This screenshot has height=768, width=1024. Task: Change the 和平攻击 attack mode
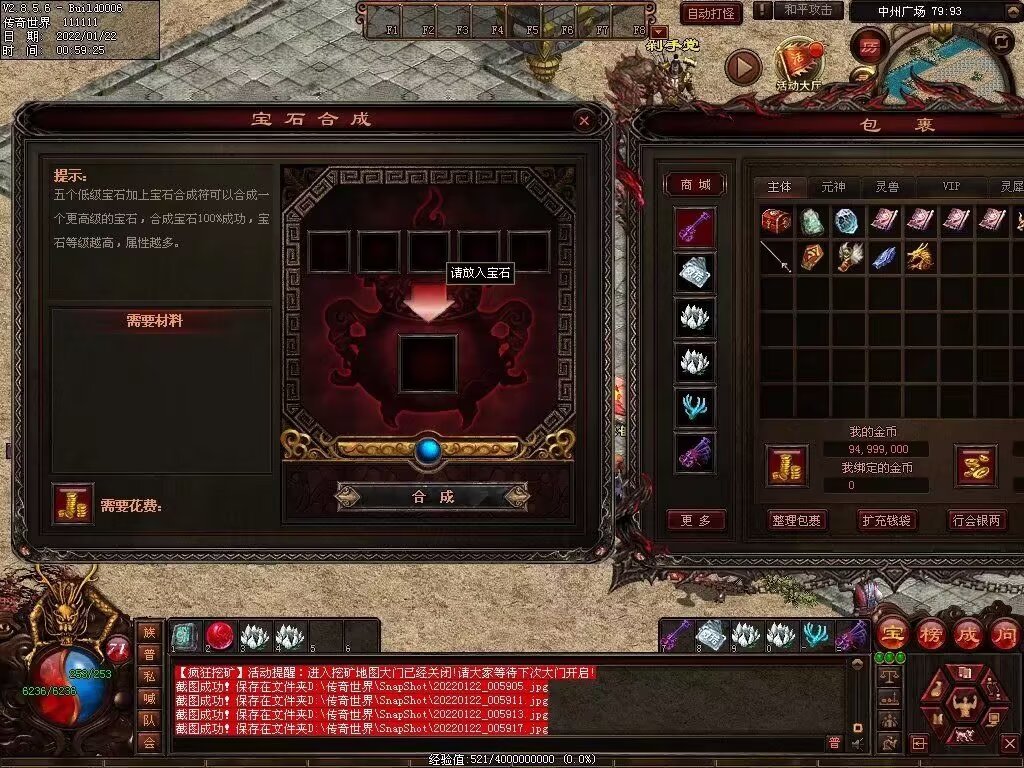(807, 10)
